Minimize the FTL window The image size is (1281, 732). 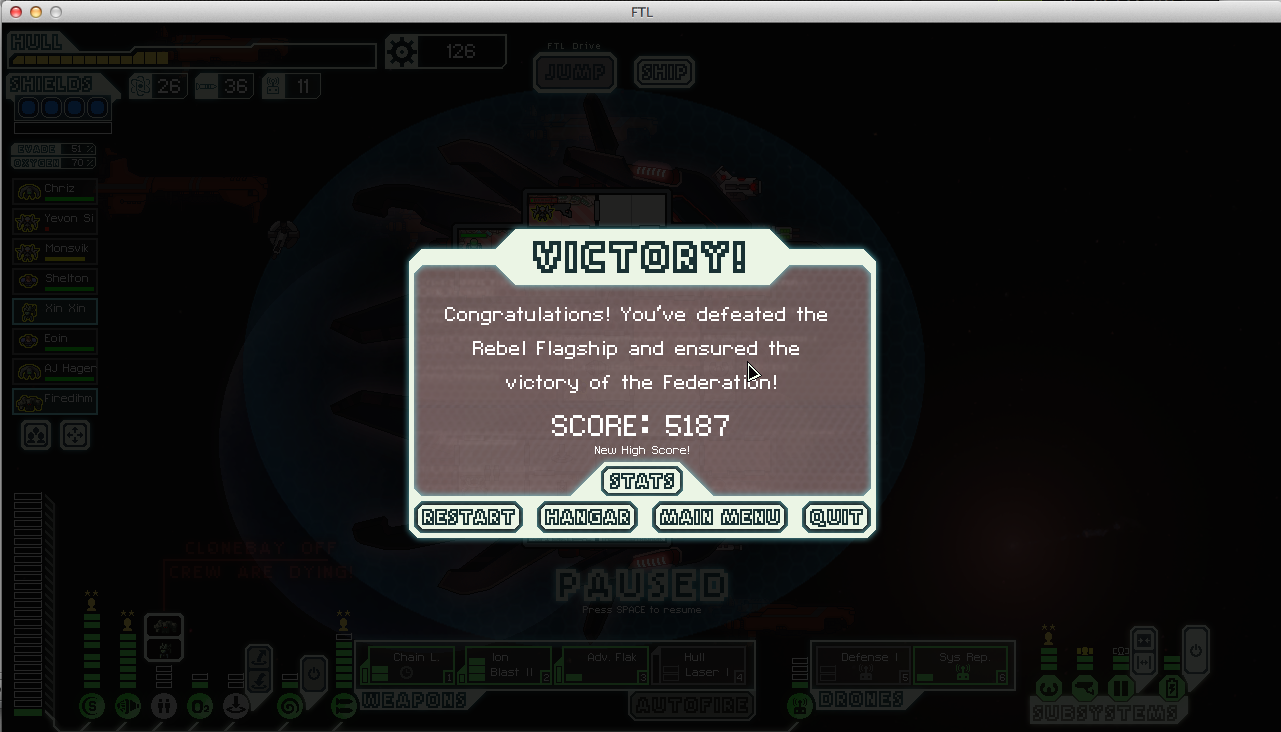tap(36, 12)
